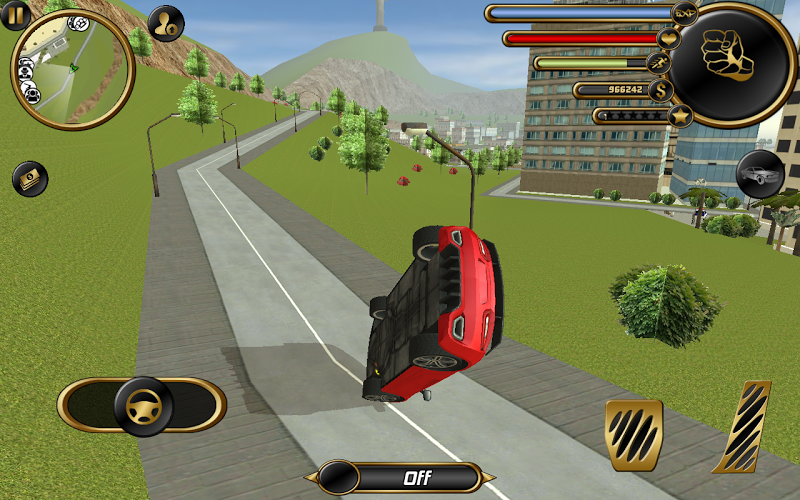Pause the game with the pause button
800x500 pixels.
click(x=14, y=14)
